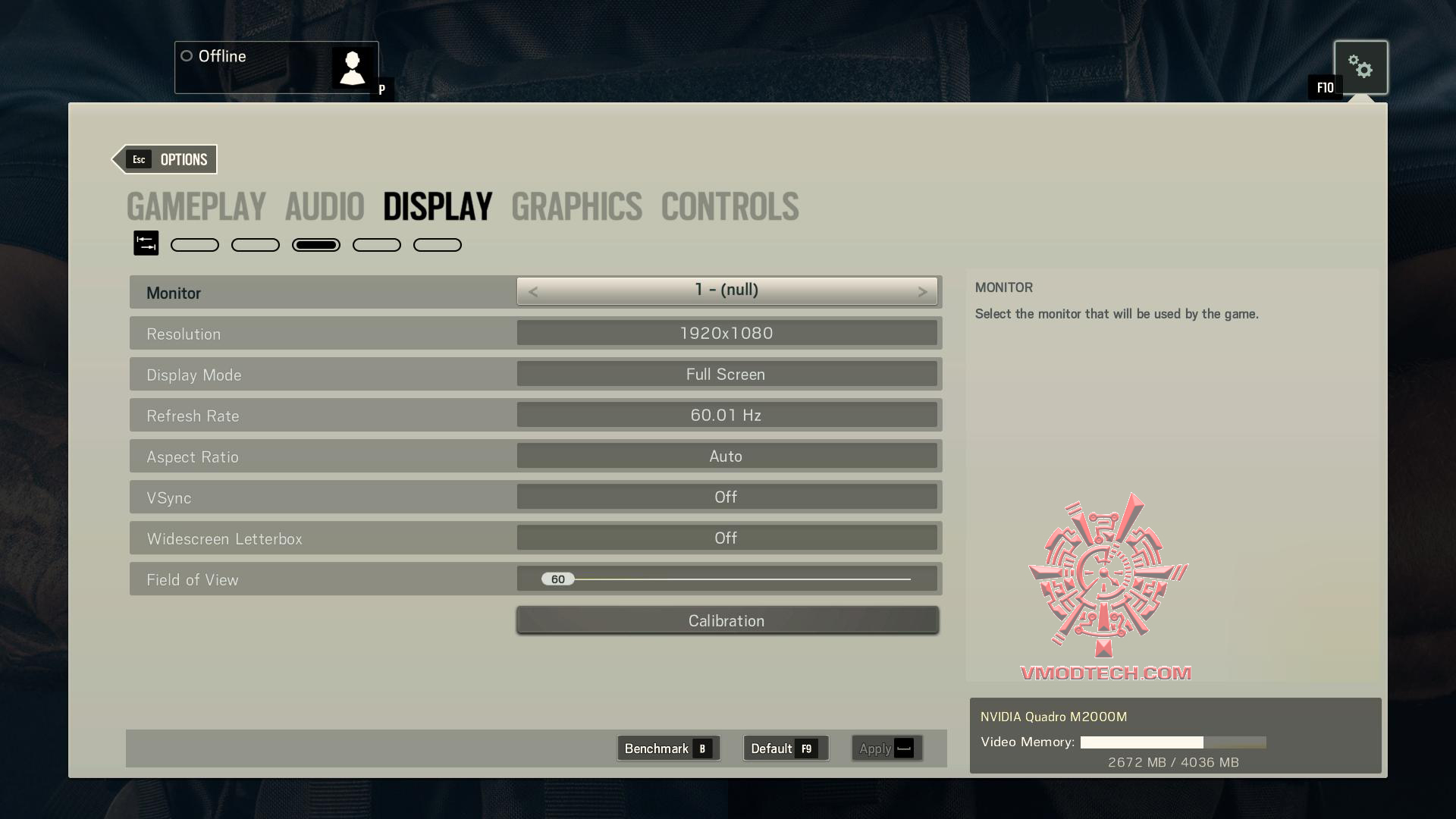Screen dimensions: 1456x819
Task: Open the Controls tab
Action: tap(730, 207)
